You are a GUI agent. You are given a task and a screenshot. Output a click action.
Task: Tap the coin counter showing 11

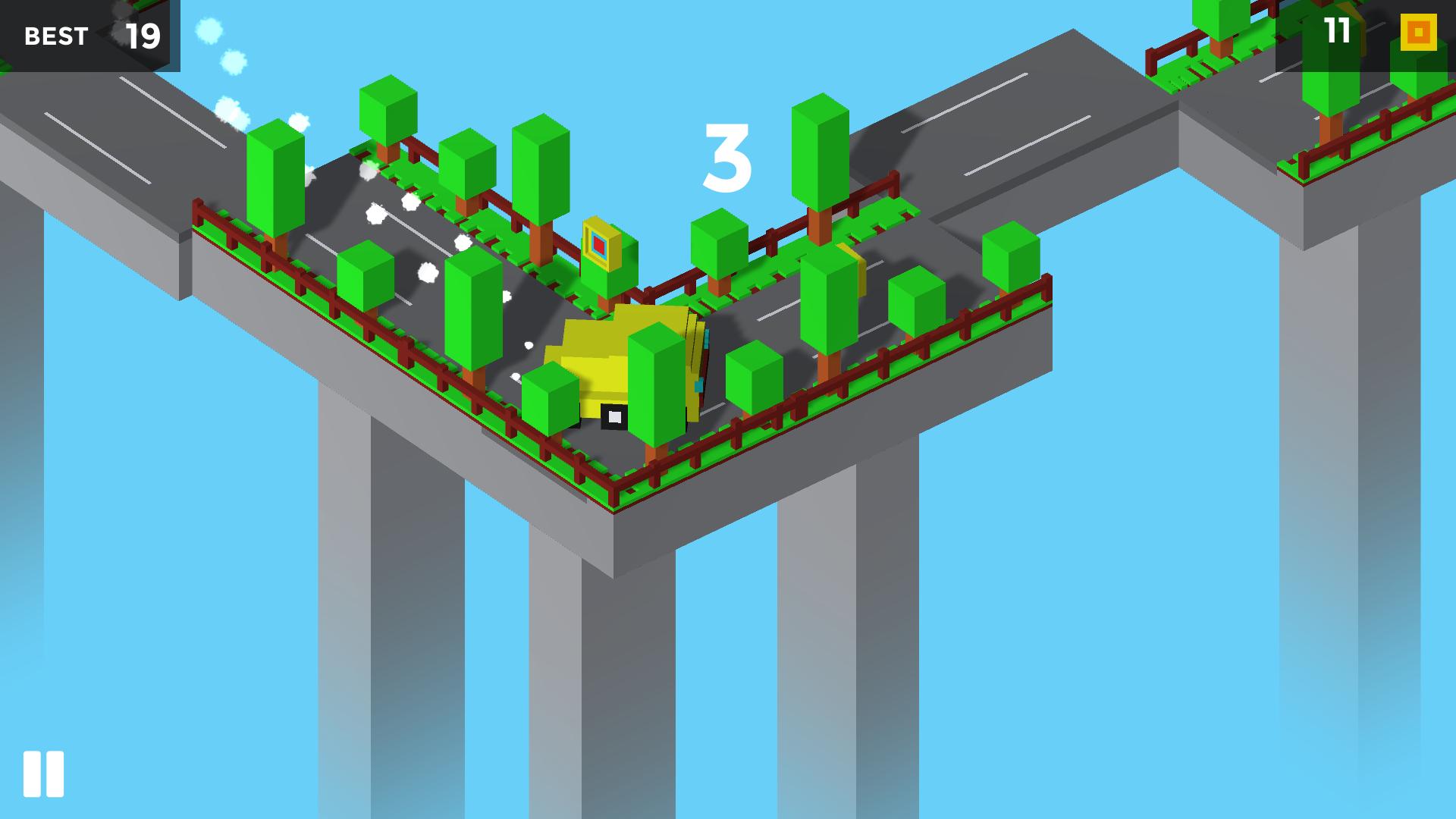[1335, 32]
